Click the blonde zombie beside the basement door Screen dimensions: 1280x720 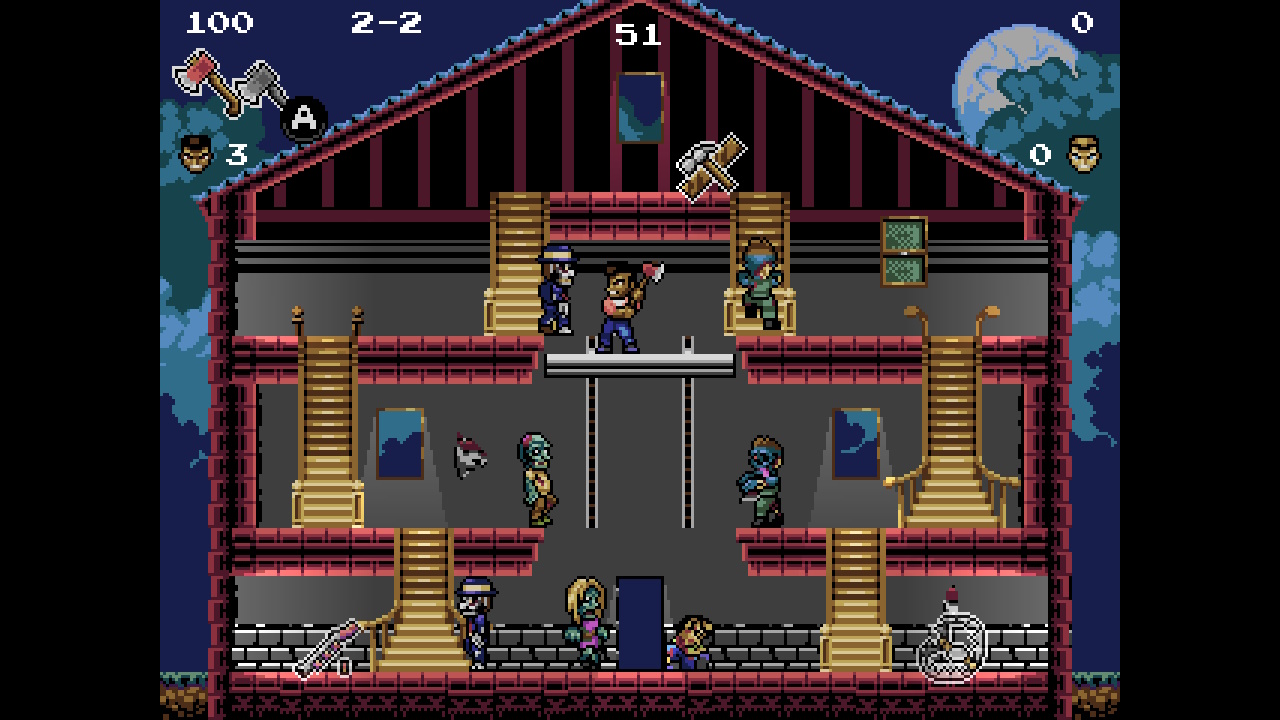(585, 617)
